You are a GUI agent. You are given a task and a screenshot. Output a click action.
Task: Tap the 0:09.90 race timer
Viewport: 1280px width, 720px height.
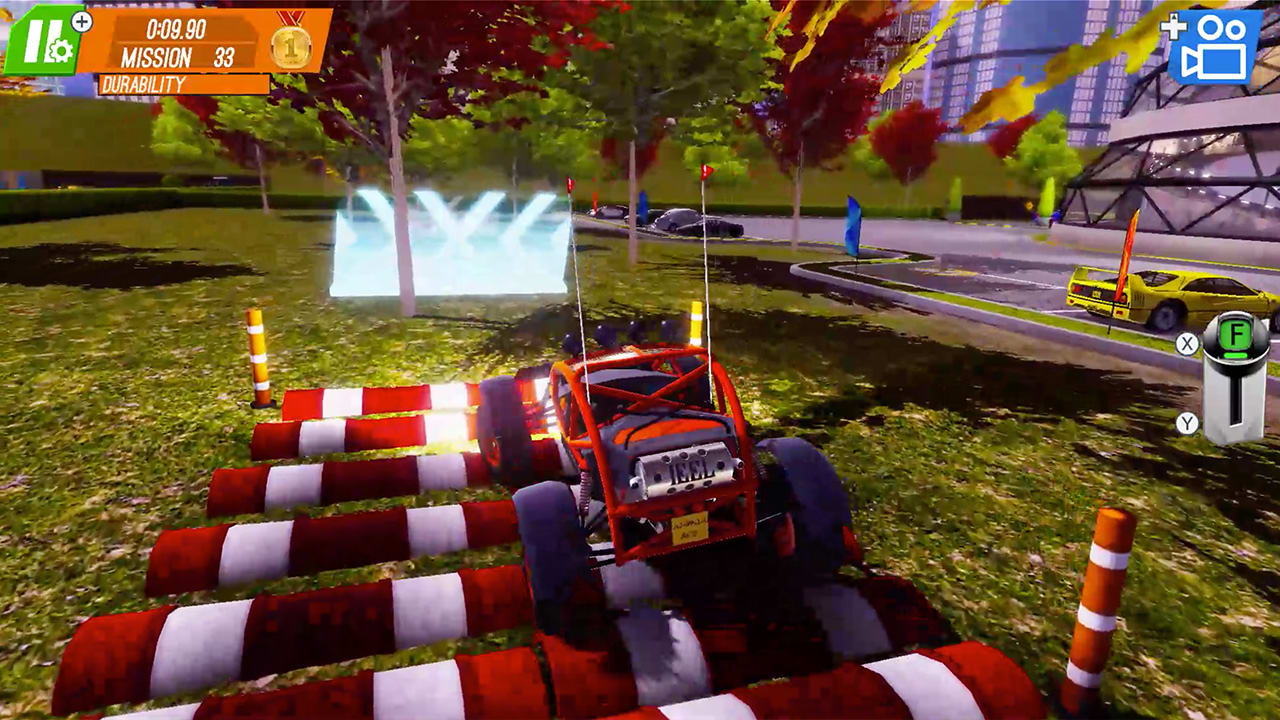[x=176, y=27]
